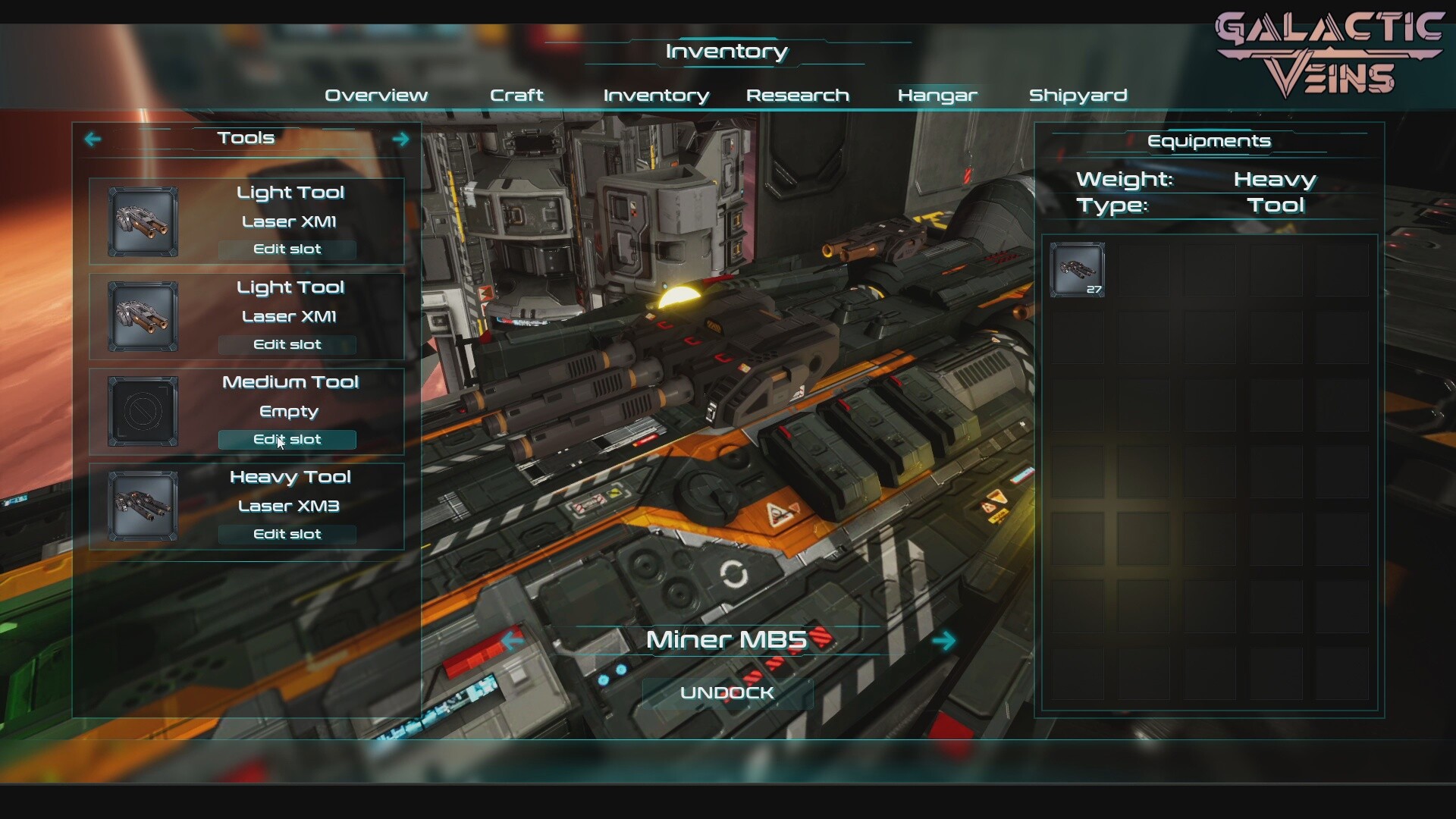1456x819 pixels.
Task: Choose the laser item with 27 count
Action: pyautogui.click(x=1077, y=270)
